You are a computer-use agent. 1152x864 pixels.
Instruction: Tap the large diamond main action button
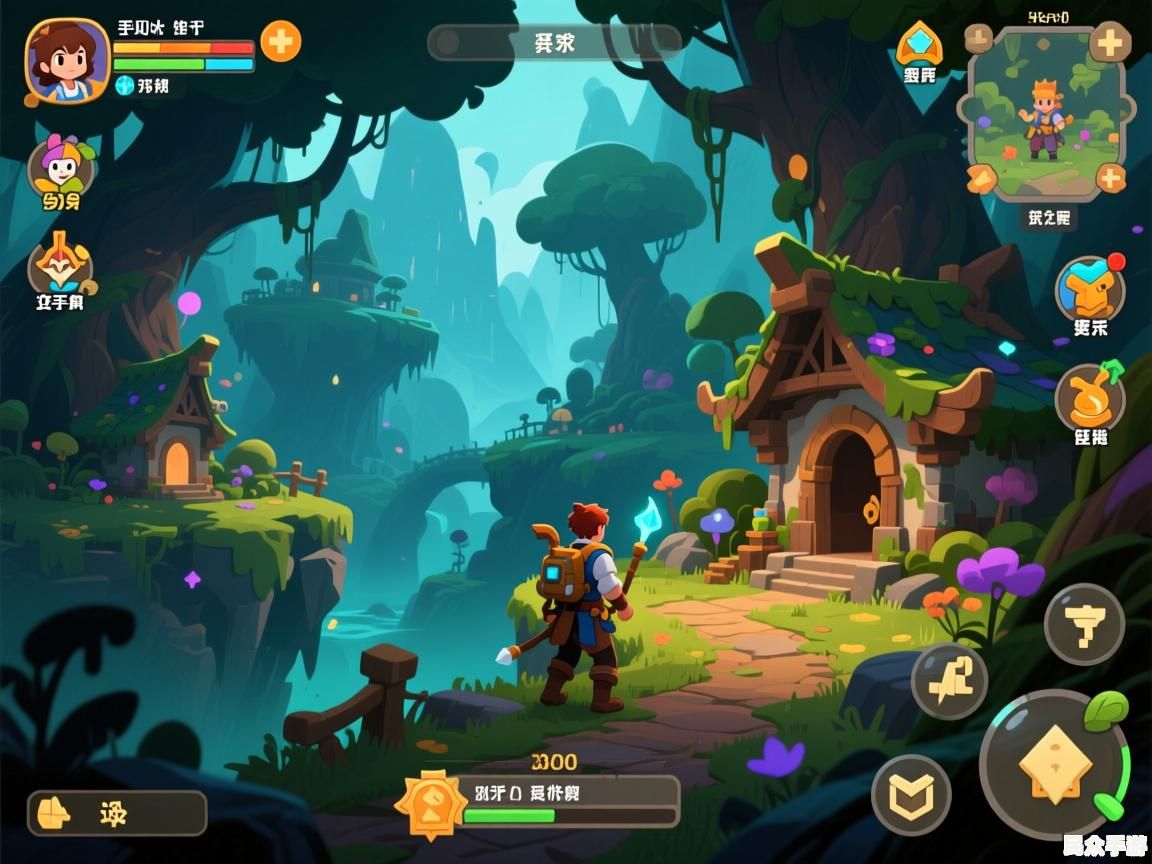(x=1053, y=765)
